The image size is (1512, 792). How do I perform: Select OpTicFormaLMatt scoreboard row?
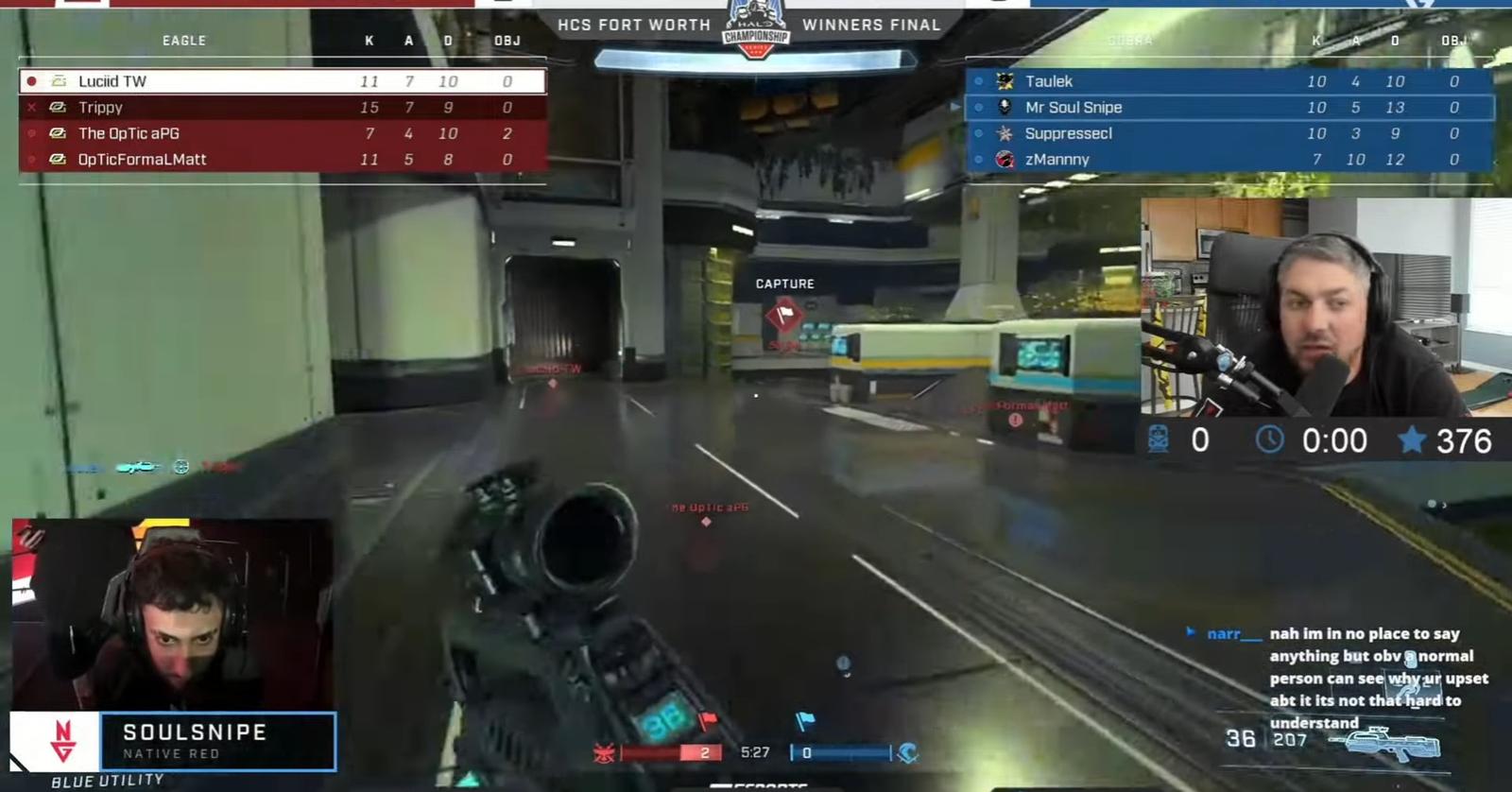(282, 160)
